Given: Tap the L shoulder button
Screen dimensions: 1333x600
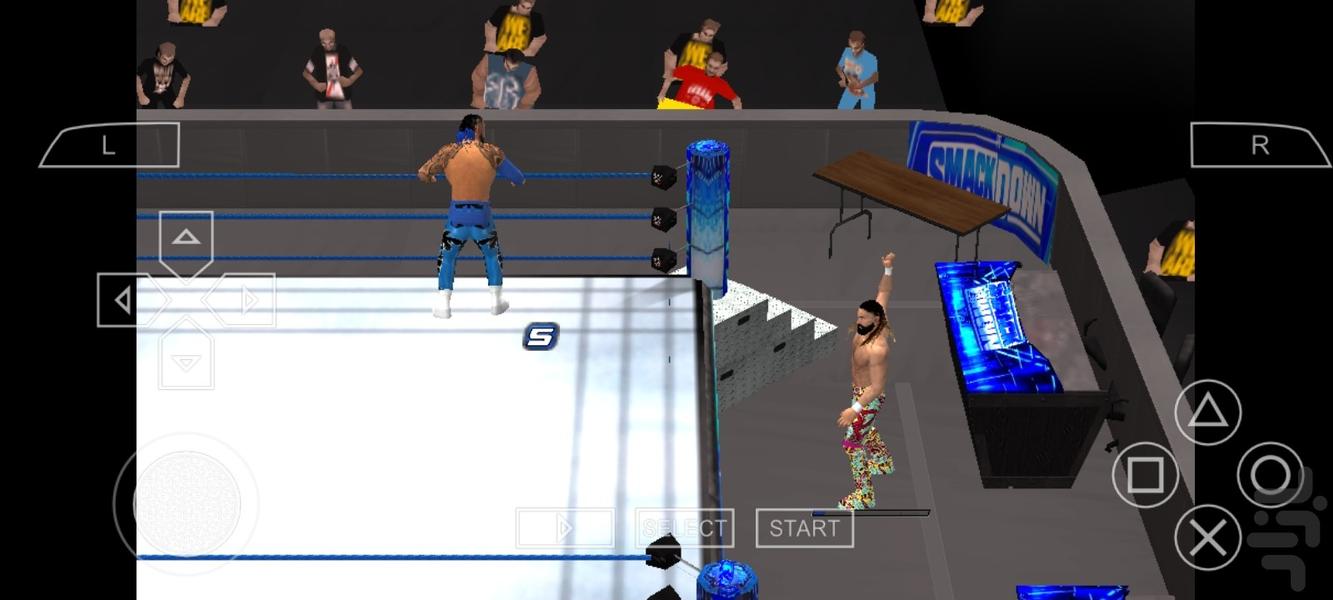Looking at the screenshot, I should tap(109, 146).
